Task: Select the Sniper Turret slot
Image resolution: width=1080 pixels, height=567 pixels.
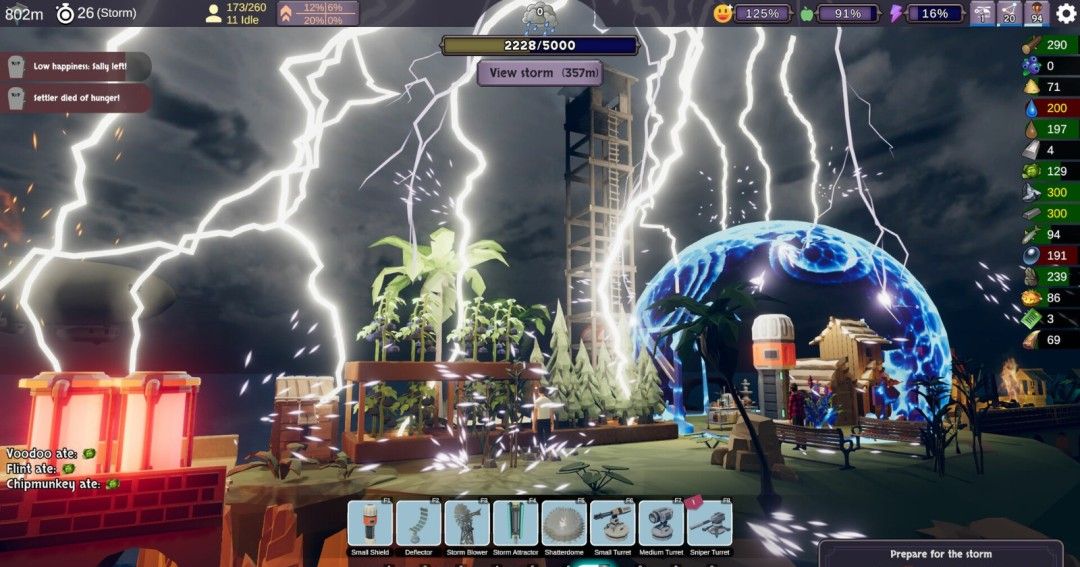Action: [x=709, y=524]
